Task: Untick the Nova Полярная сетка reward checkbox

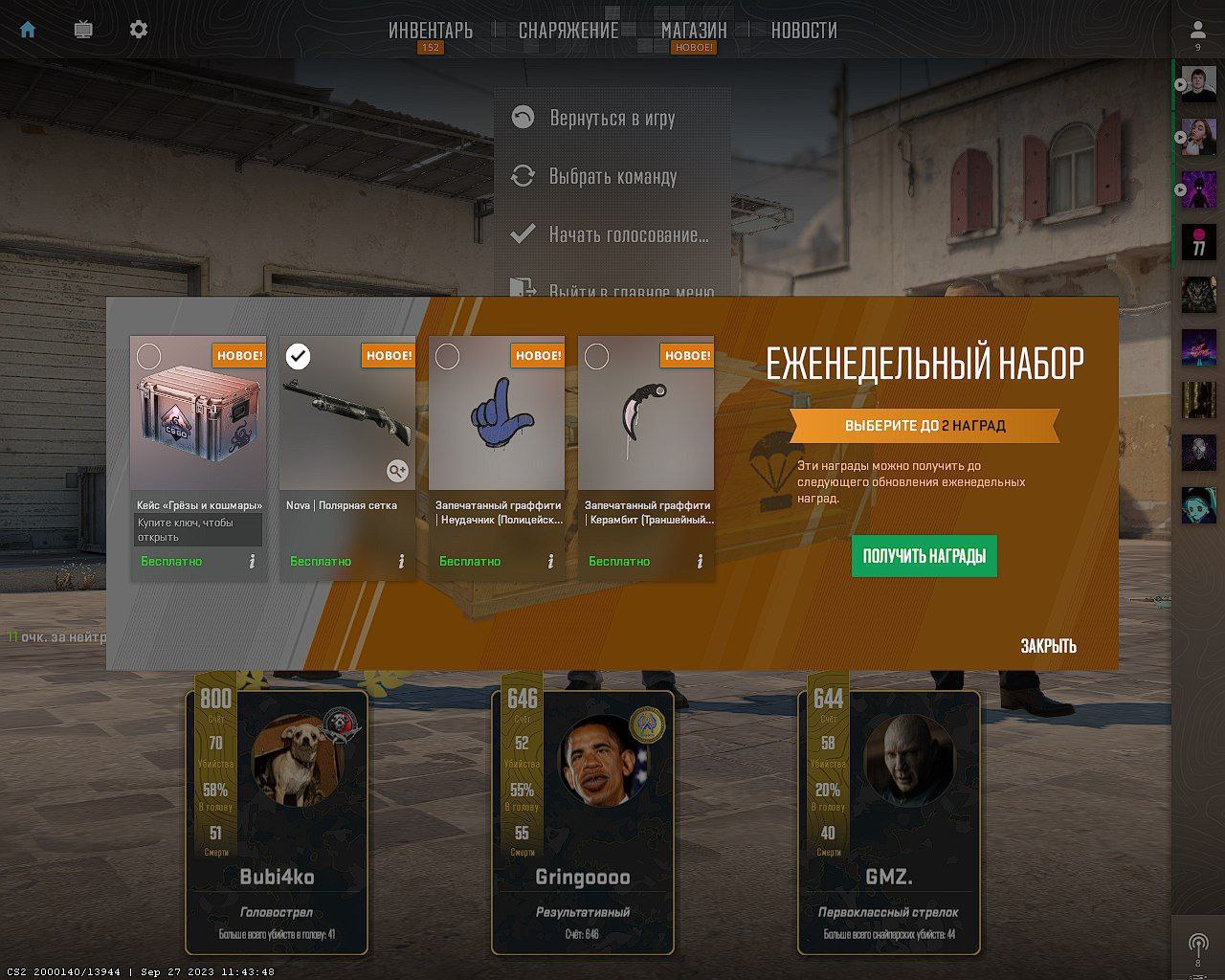Action: (298, 357)
